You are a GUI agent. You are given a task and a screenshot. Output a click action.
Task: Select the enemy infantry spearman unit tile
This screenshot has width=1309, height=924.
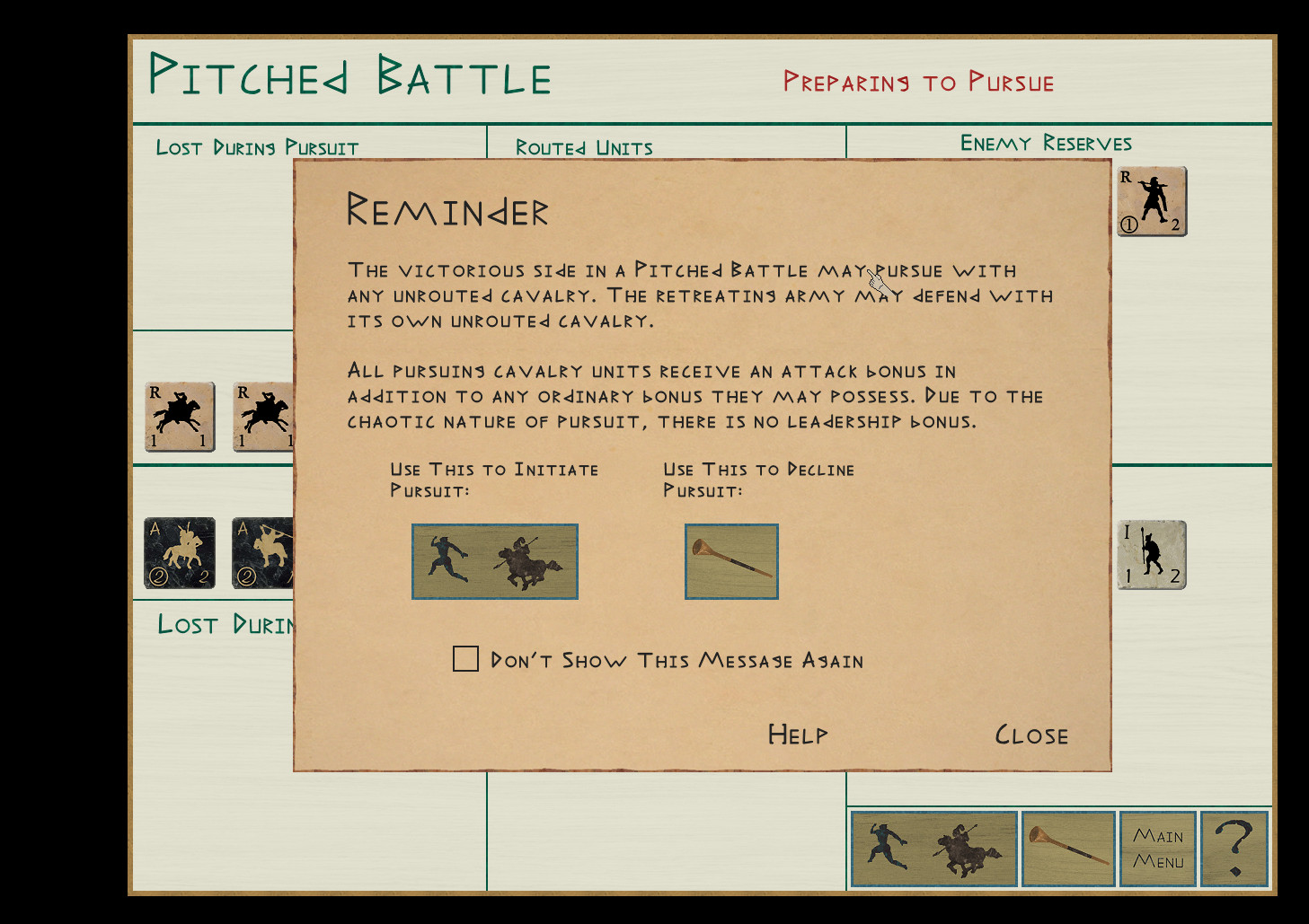tap(1151, 556)
